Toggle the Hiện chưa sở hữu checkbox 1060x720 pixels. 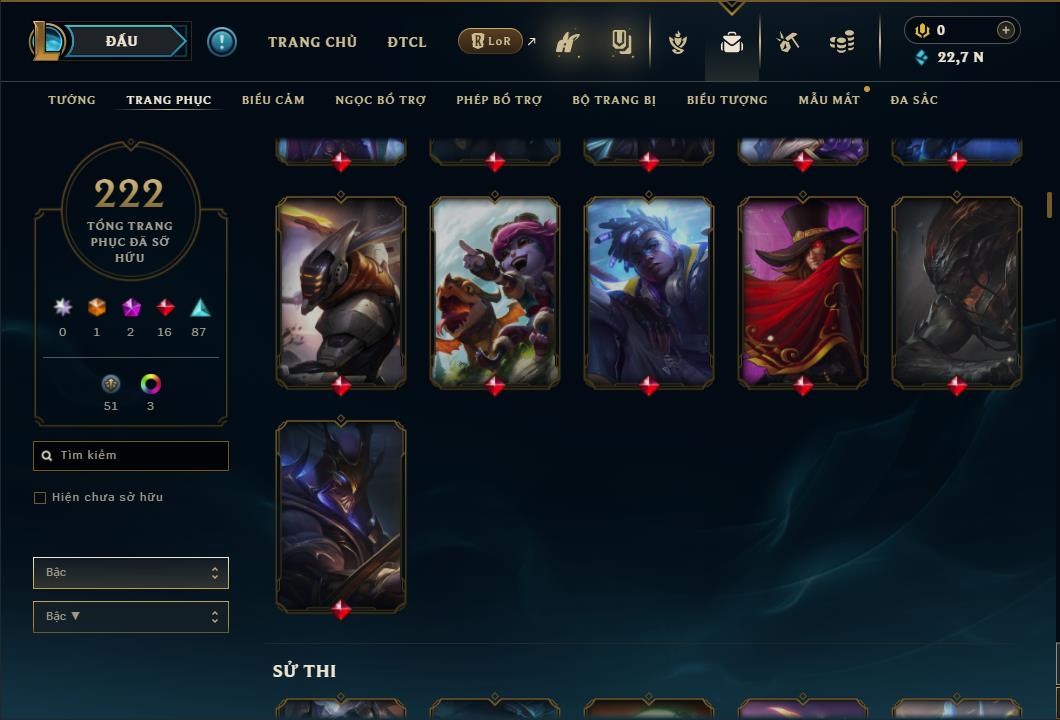point(40,498)
